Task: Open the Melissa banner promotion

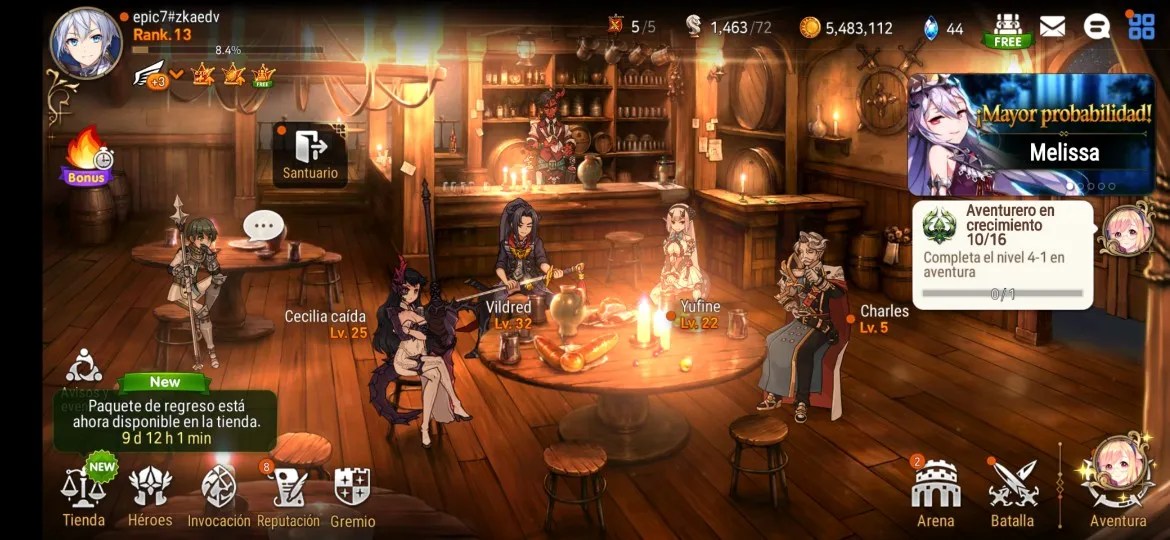Action: coord(1030,135)
